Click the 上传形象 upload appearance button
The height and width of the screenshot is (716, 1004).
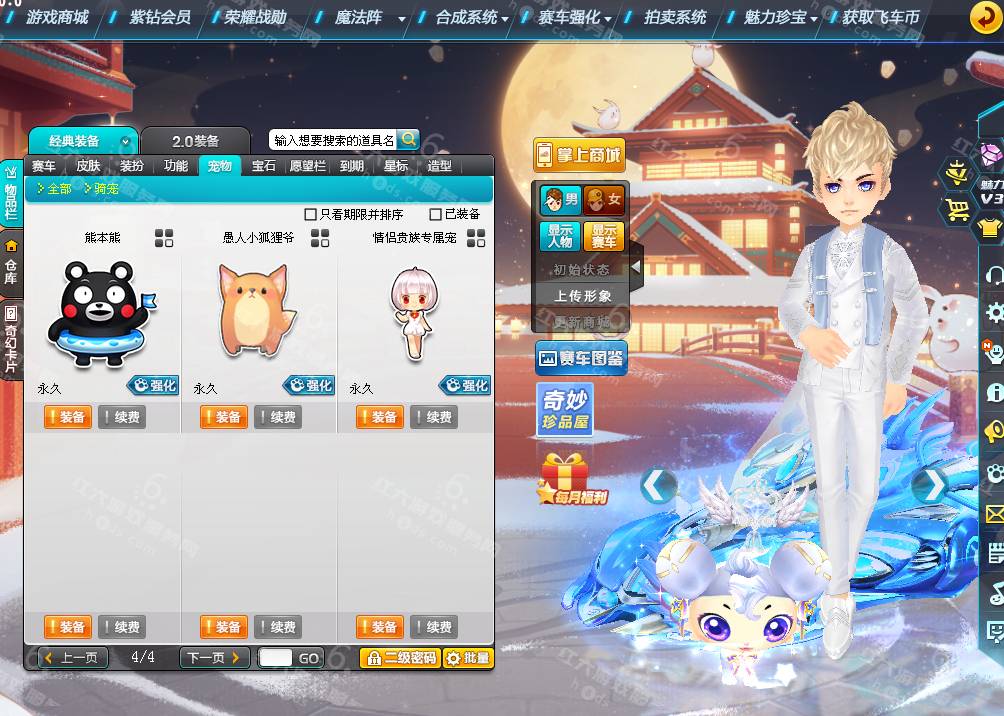(582, 296)
